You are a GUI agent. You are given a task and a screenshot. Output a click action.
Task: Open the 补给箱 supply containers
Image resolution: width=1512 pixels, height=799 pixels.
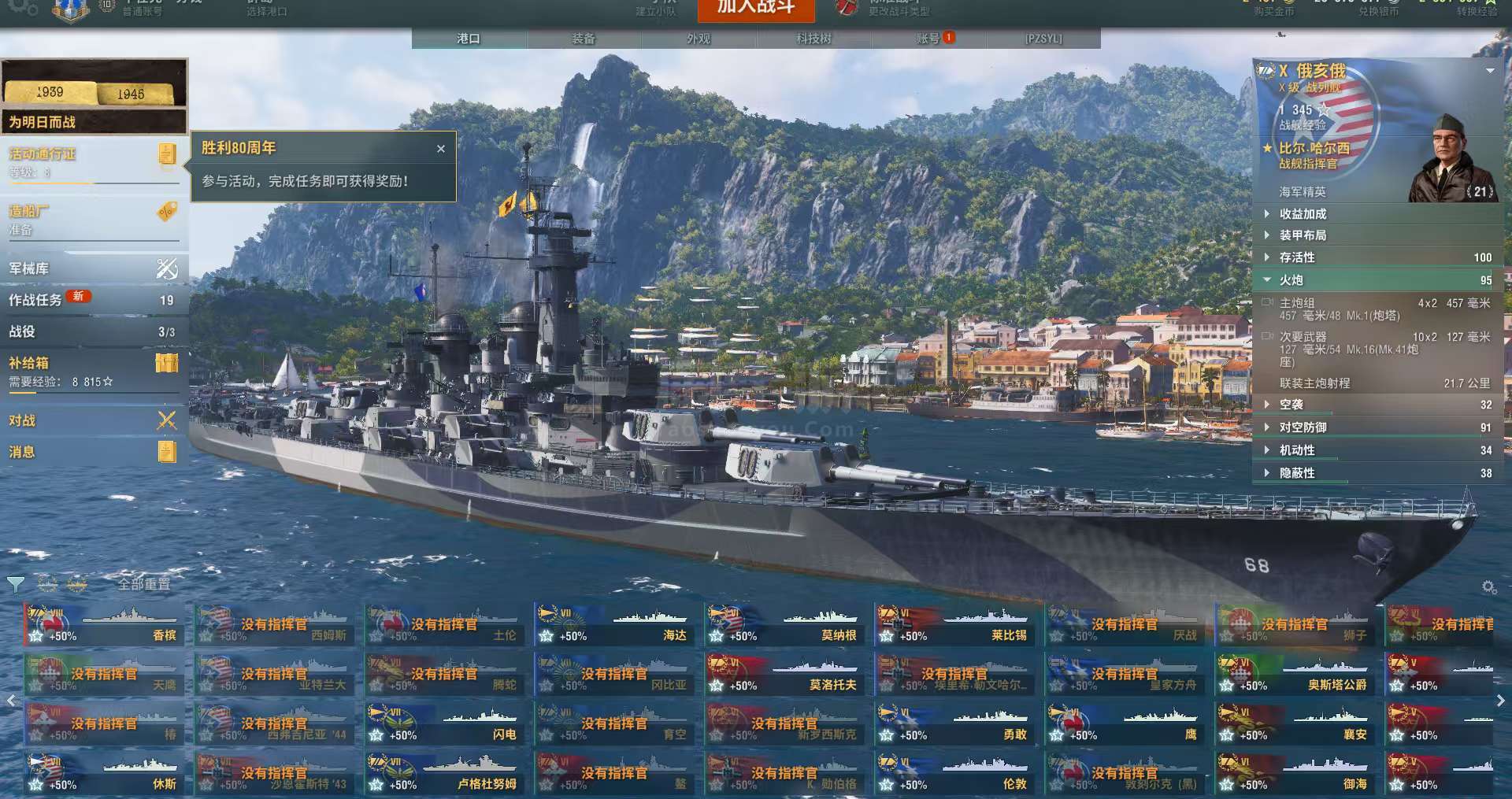(94, 371)
